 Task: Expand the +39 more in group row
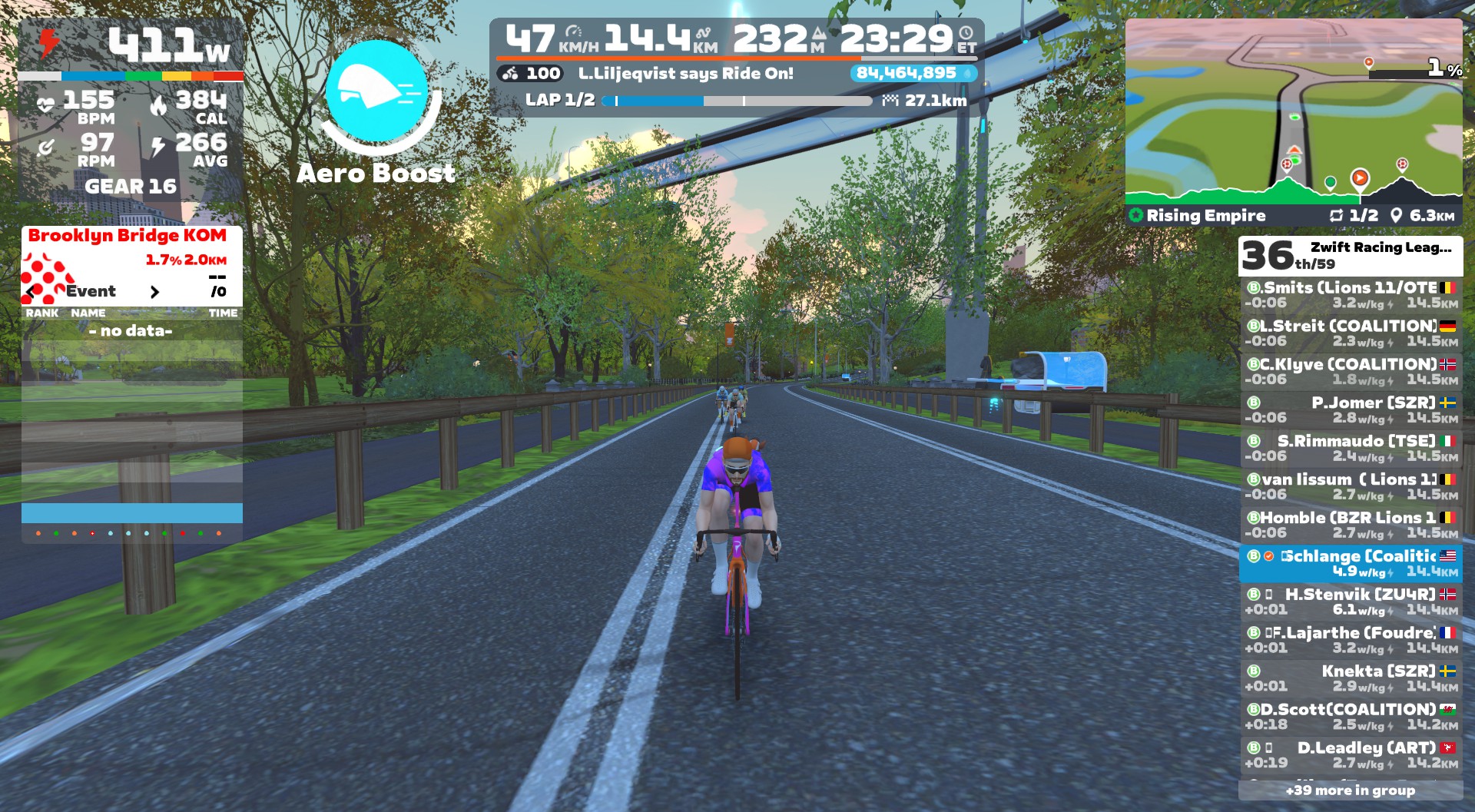pyautogui.click(x=1350, y=790)
